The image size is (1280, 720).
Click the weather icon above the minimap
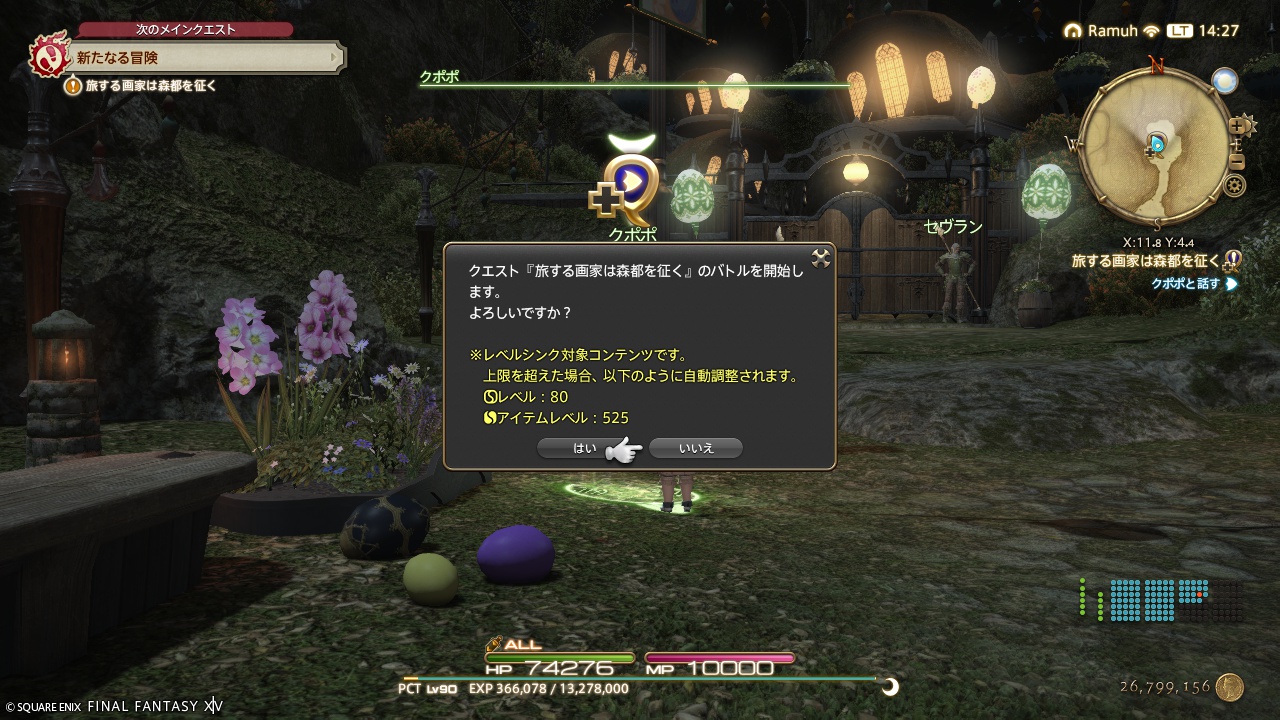(x=1223, y=81)
